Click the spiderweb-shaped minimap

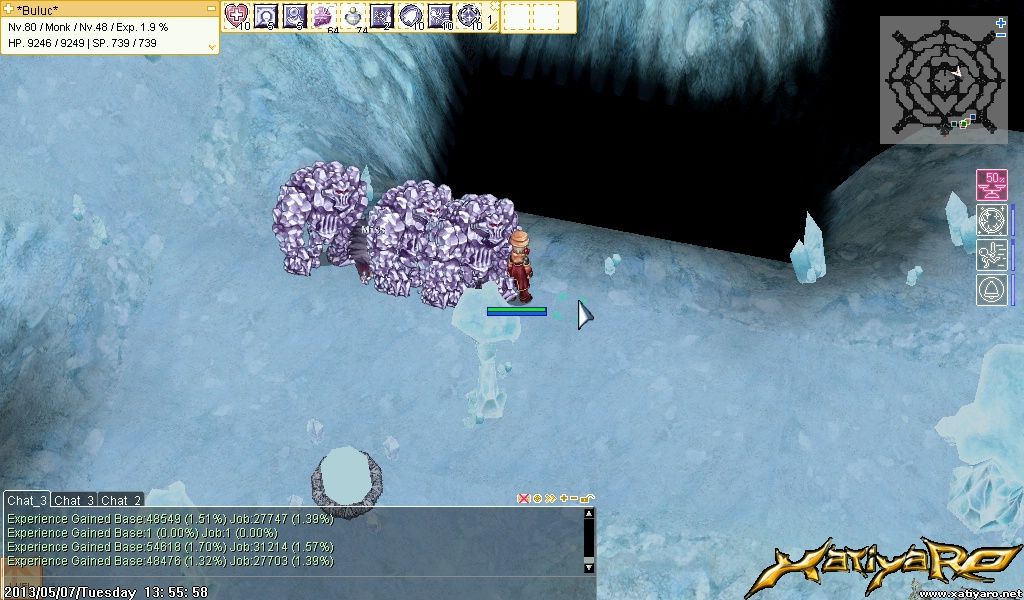click(942, 80)
